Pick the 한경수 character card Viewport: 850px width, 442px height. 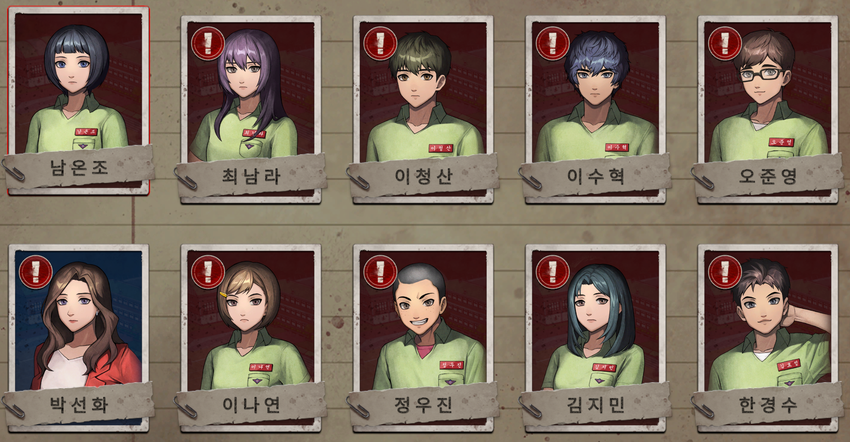[768, 322]
